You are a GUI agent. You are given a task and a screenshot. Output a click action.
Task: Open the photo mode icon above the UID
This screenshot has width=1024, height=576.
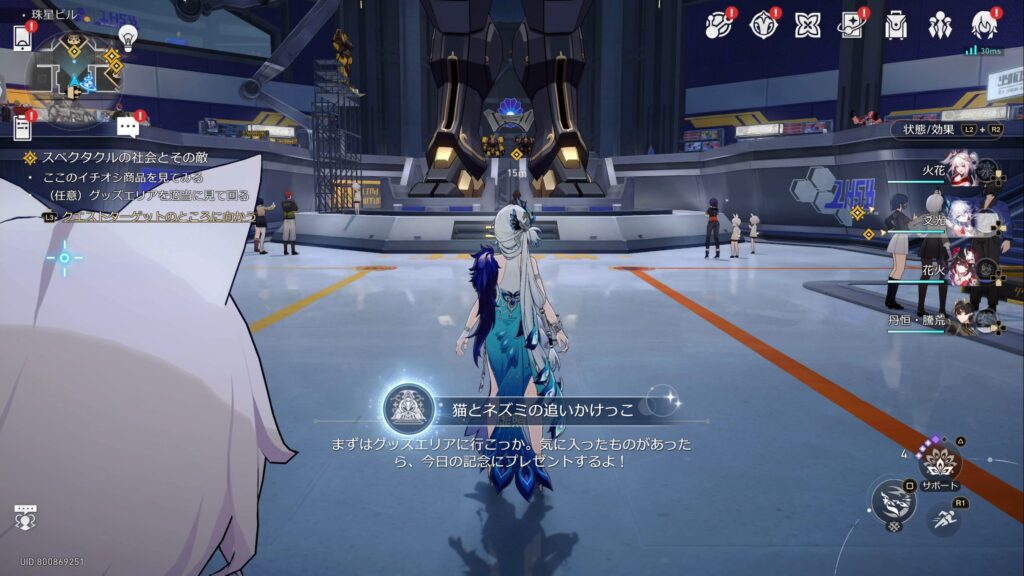tap(25, 518)
